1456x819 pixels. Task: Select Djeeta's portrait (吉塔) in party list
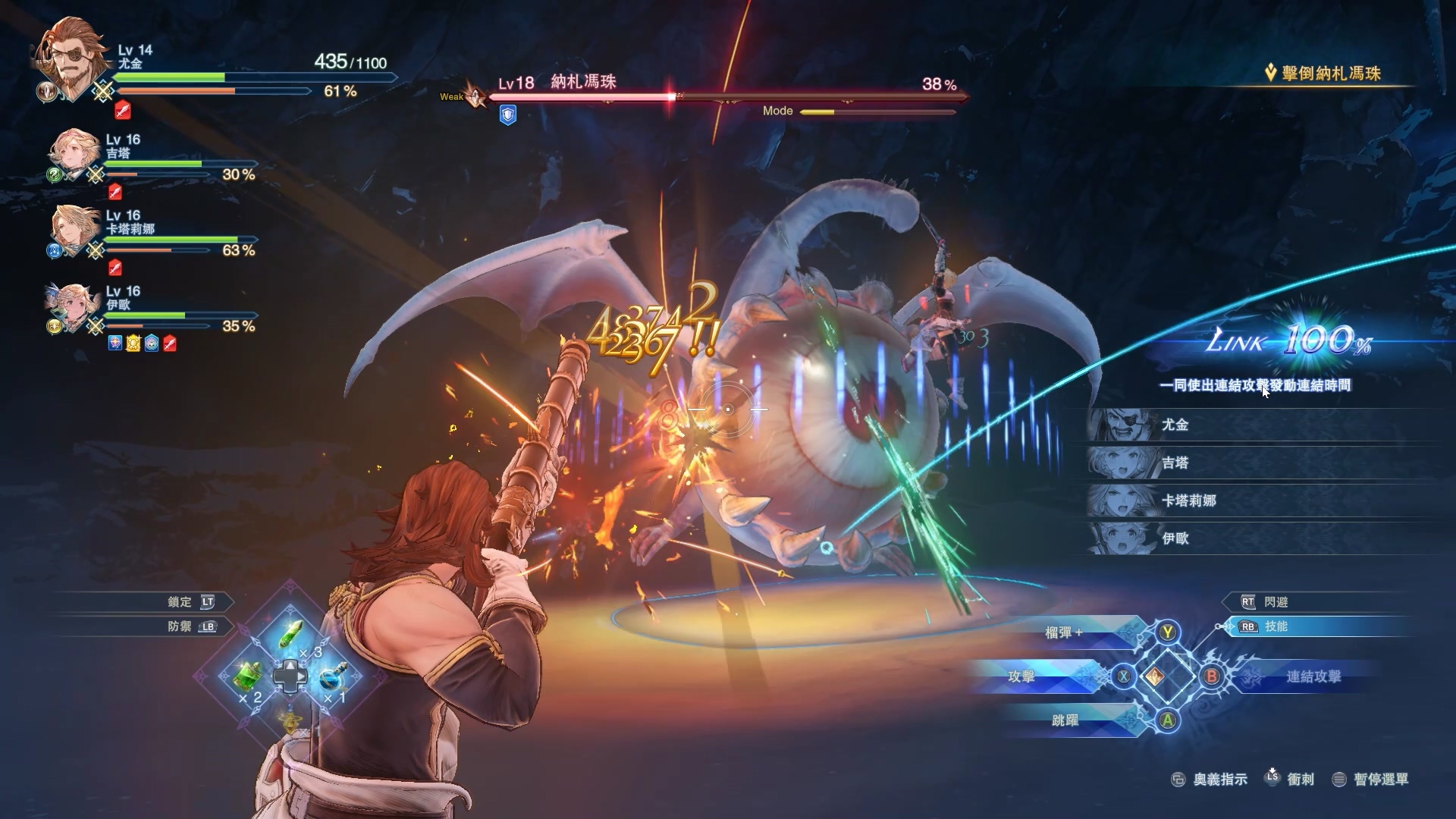pos(75,154)
